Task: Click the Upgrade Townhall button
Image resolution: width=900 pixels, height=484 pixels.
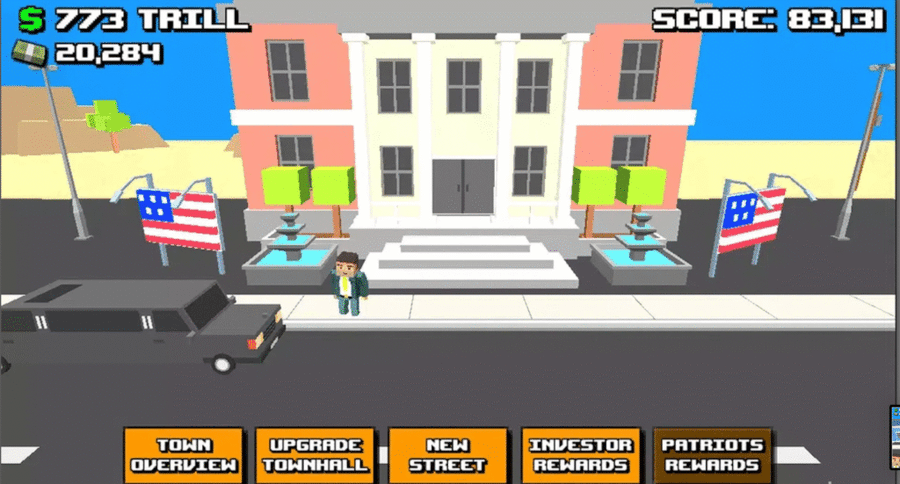Action: [315, 455]
